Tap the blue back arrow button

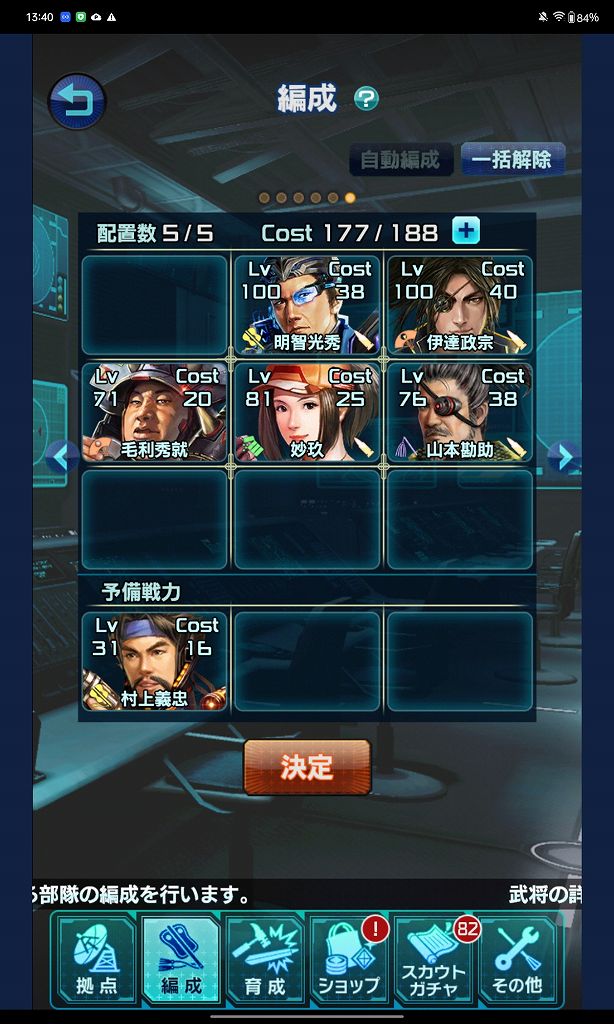coord(76,101)
